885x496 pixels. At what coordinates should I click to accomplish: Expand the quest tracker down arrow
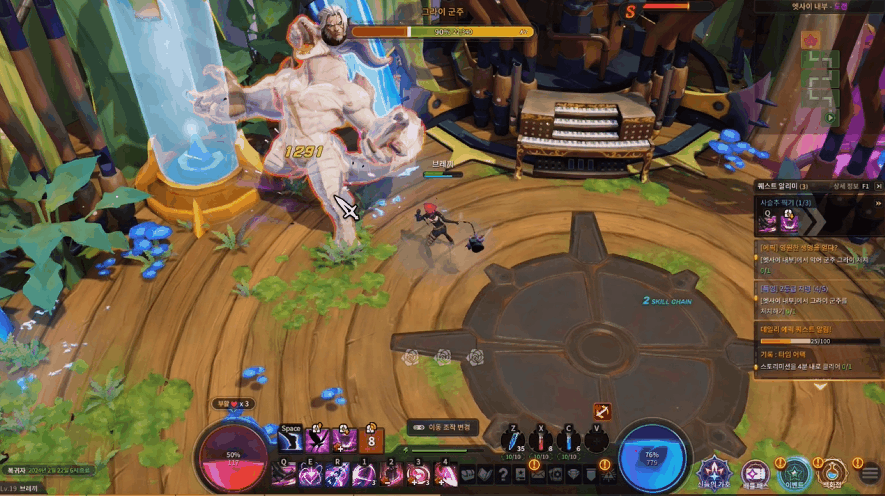click(820, 386)
